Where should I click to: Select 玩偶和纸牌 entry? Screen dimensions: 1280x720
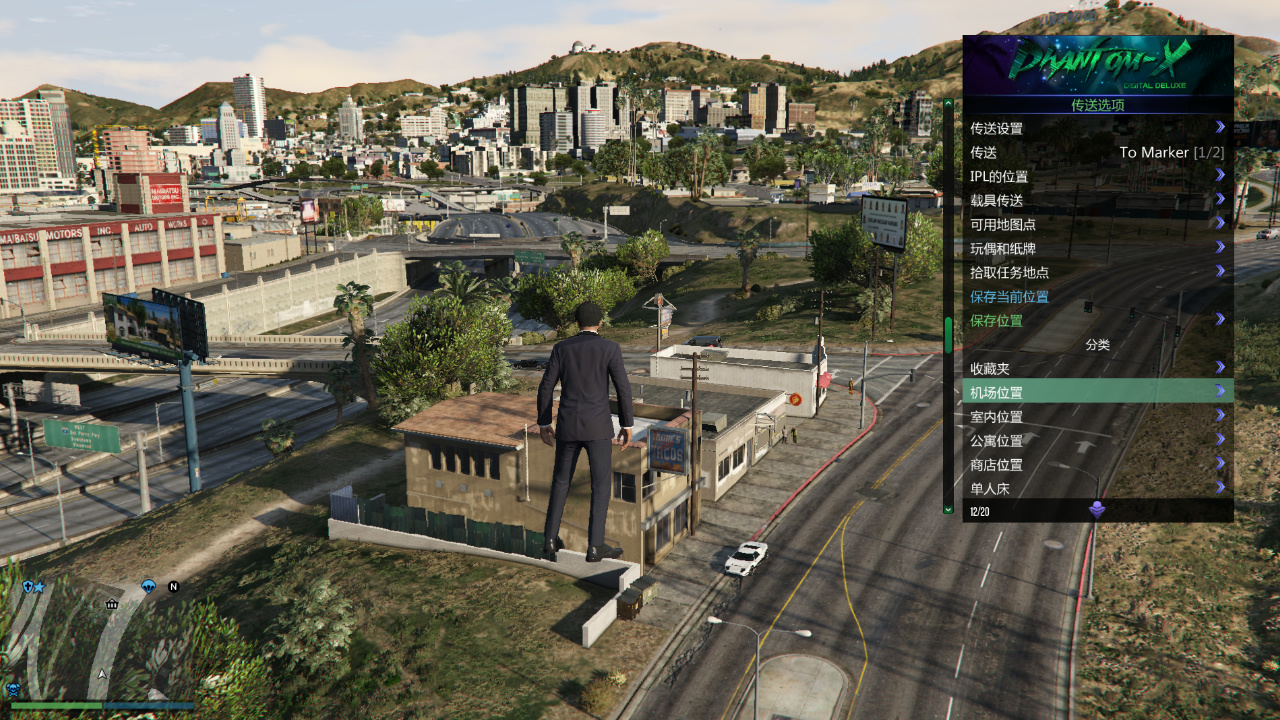[1097, 248]
